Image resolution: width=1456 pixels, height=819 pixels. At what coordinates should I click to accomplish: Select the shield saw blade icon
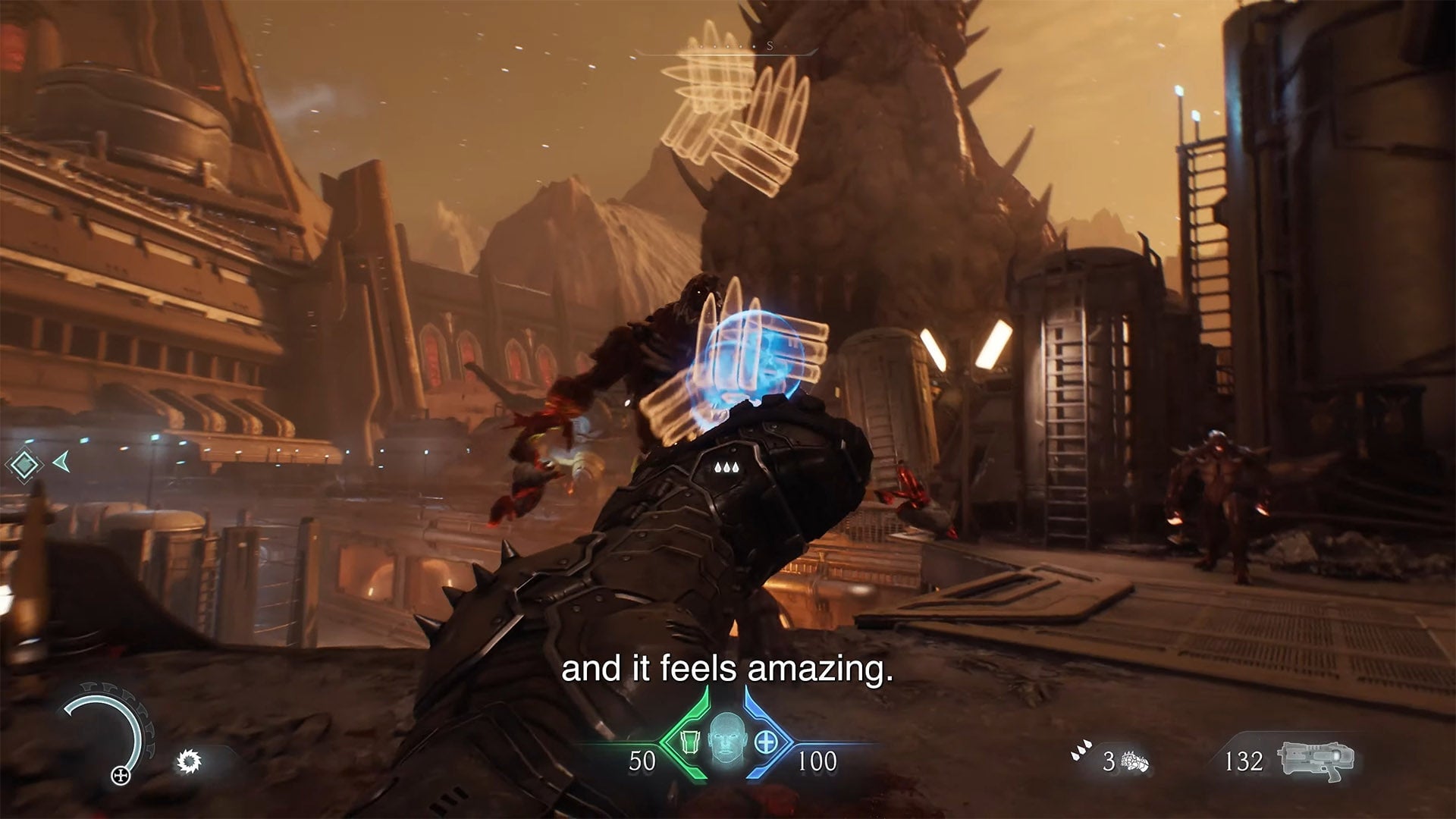(188, 761)
